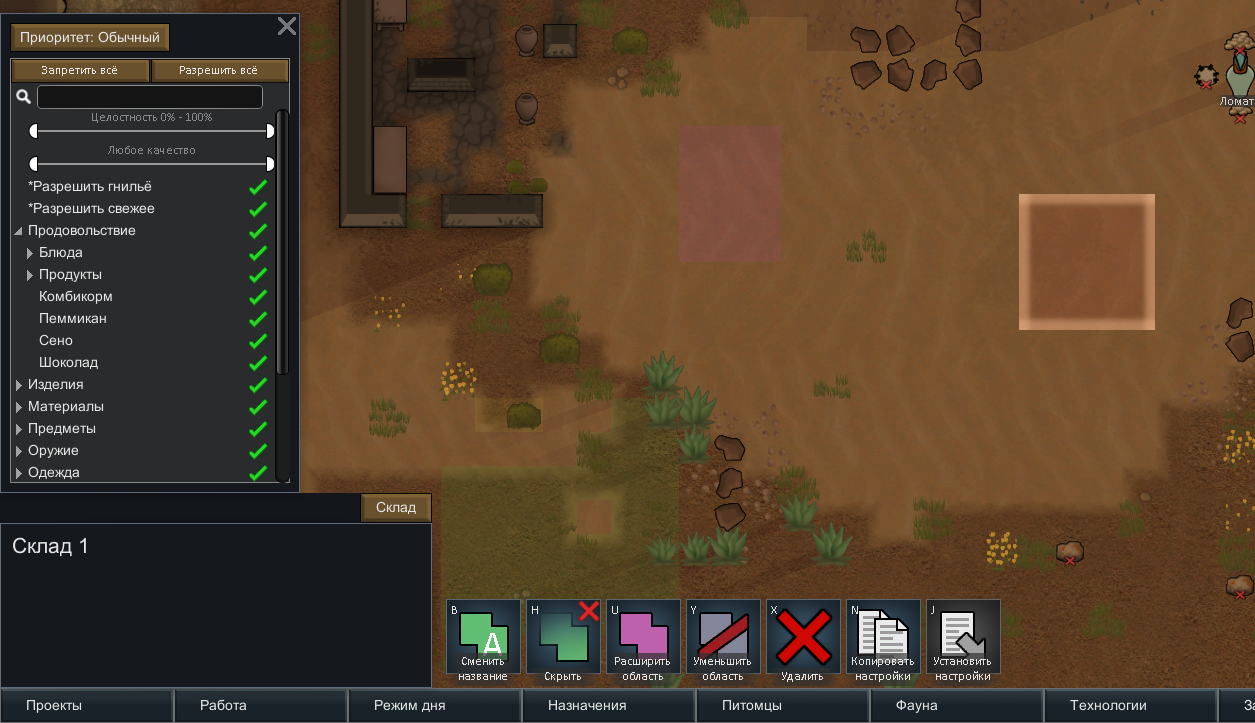This screenshot has height=723, width=1255.
Task: Select the Расширить область tool
Action: [x=643, y=636]
